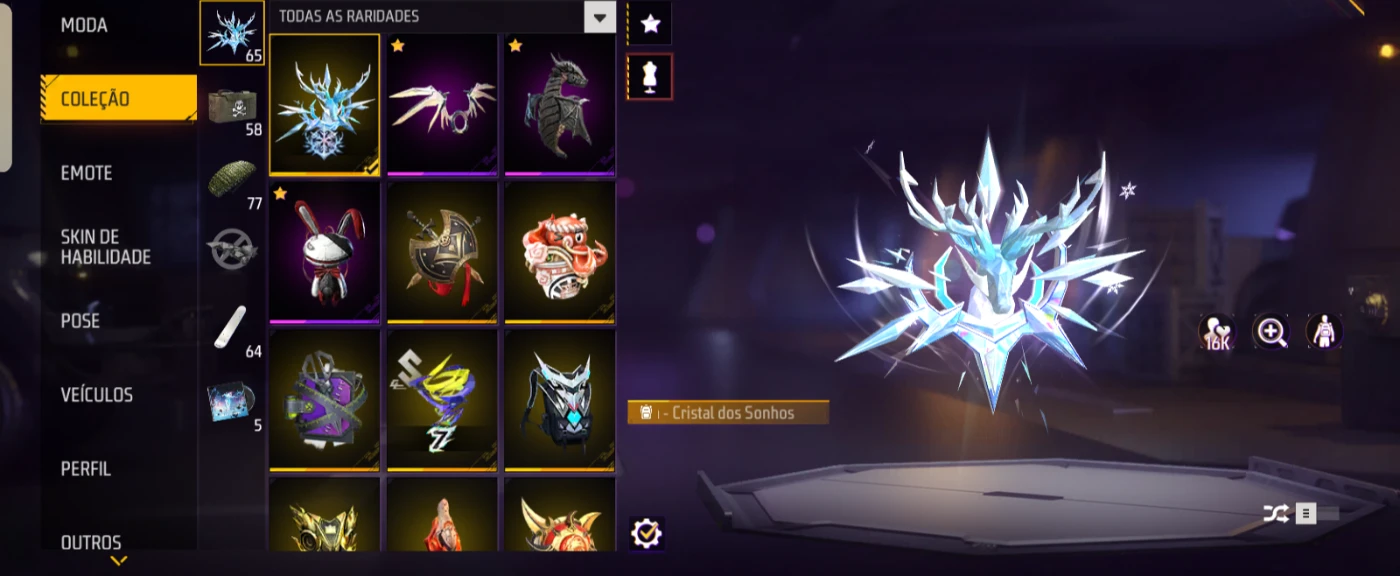Click the mannequin preview icon
The height and width of the screenshot is (576, 1400).
pos(650,77)
